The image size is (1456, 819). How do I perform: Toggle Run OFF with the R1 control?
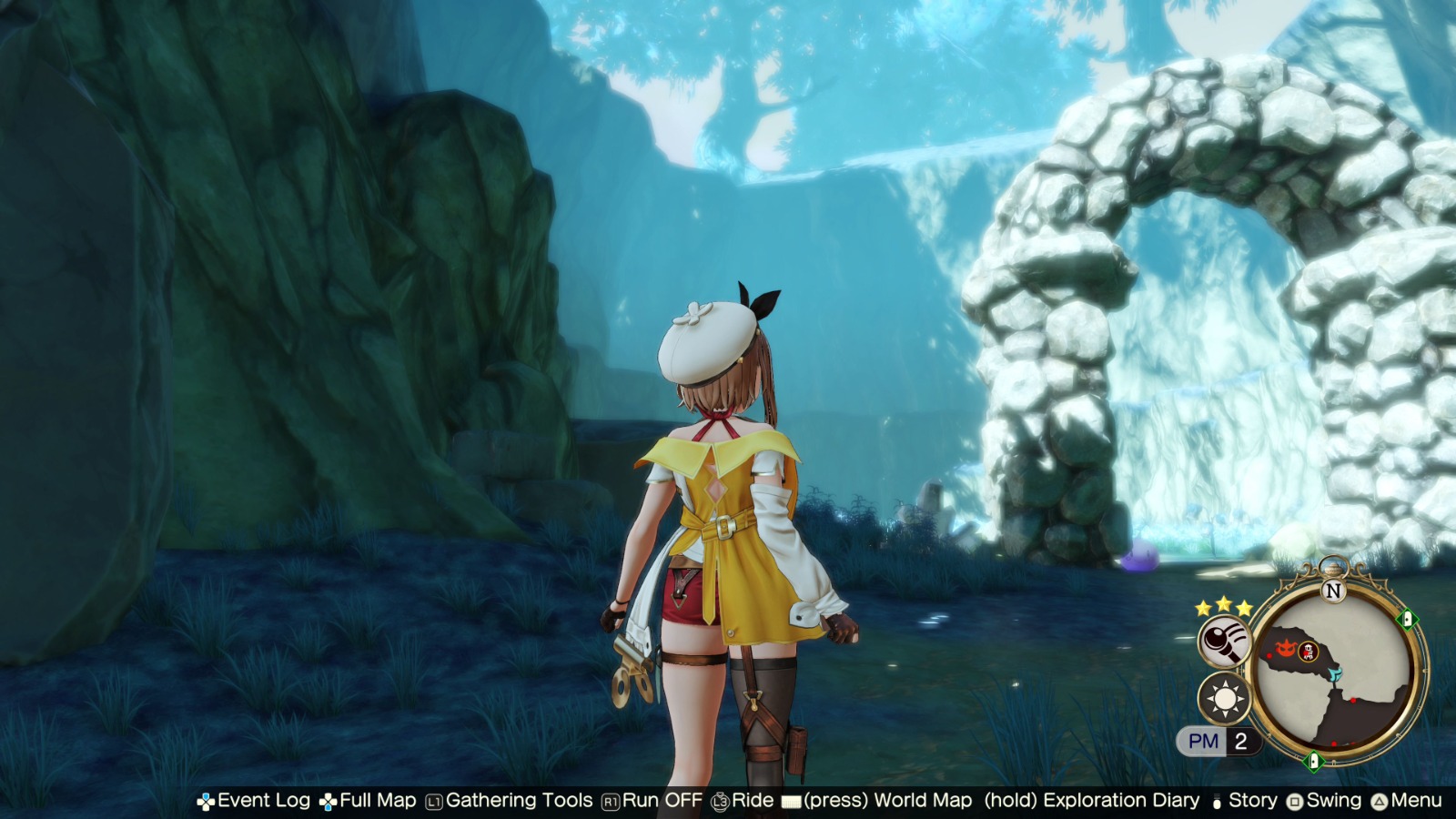coord(637,801)
